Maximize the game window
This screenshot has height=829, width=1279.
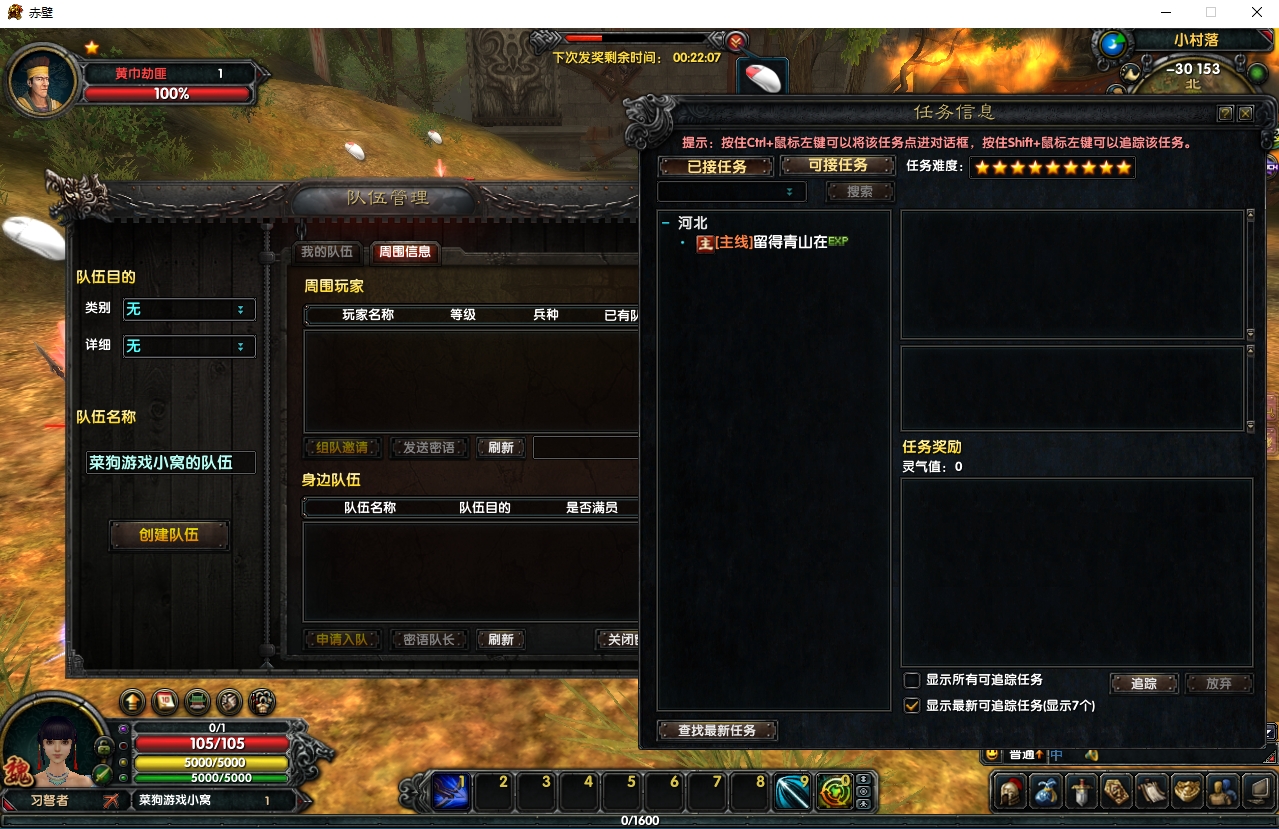point(1211,13)
